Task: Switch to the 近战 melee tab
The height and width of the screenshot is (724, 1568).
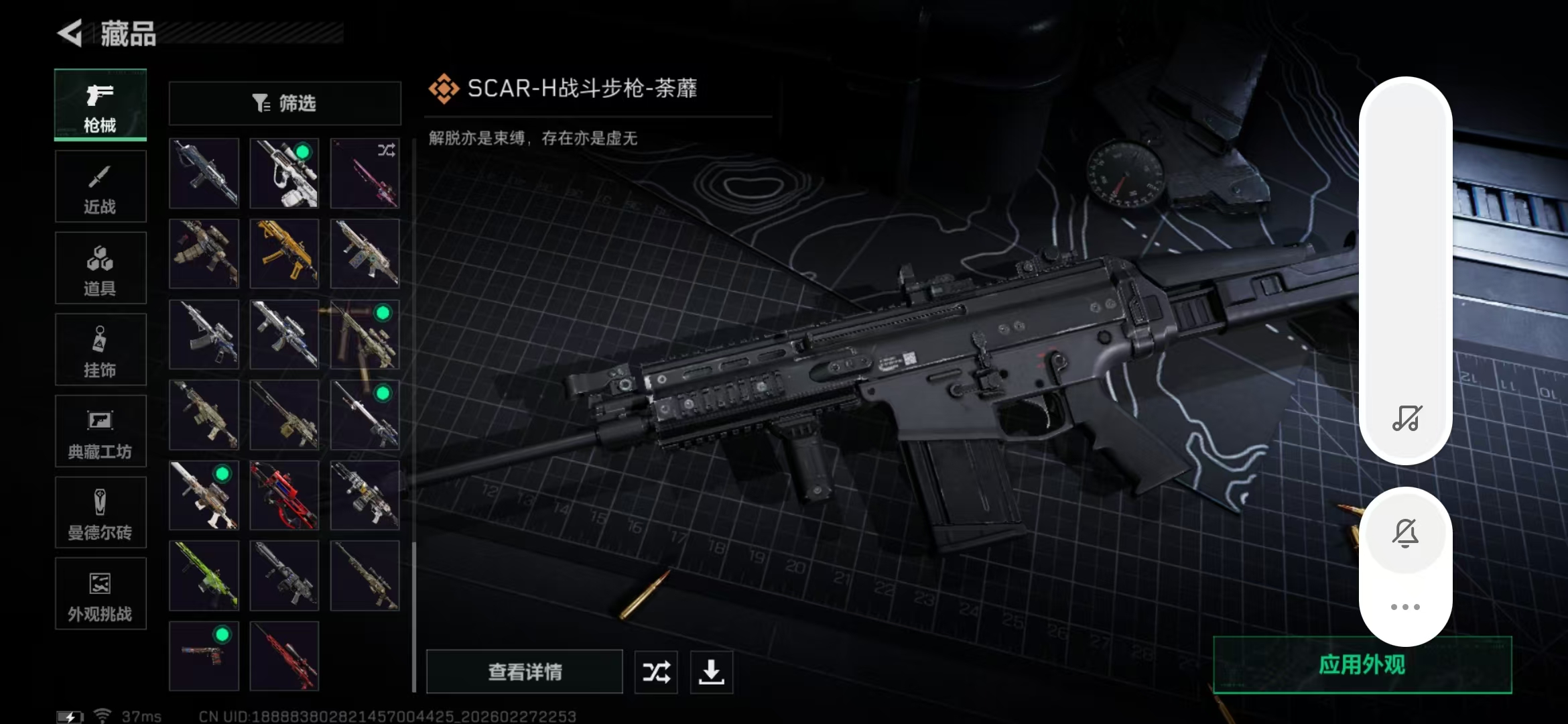Action: click(x=101, y=186)
